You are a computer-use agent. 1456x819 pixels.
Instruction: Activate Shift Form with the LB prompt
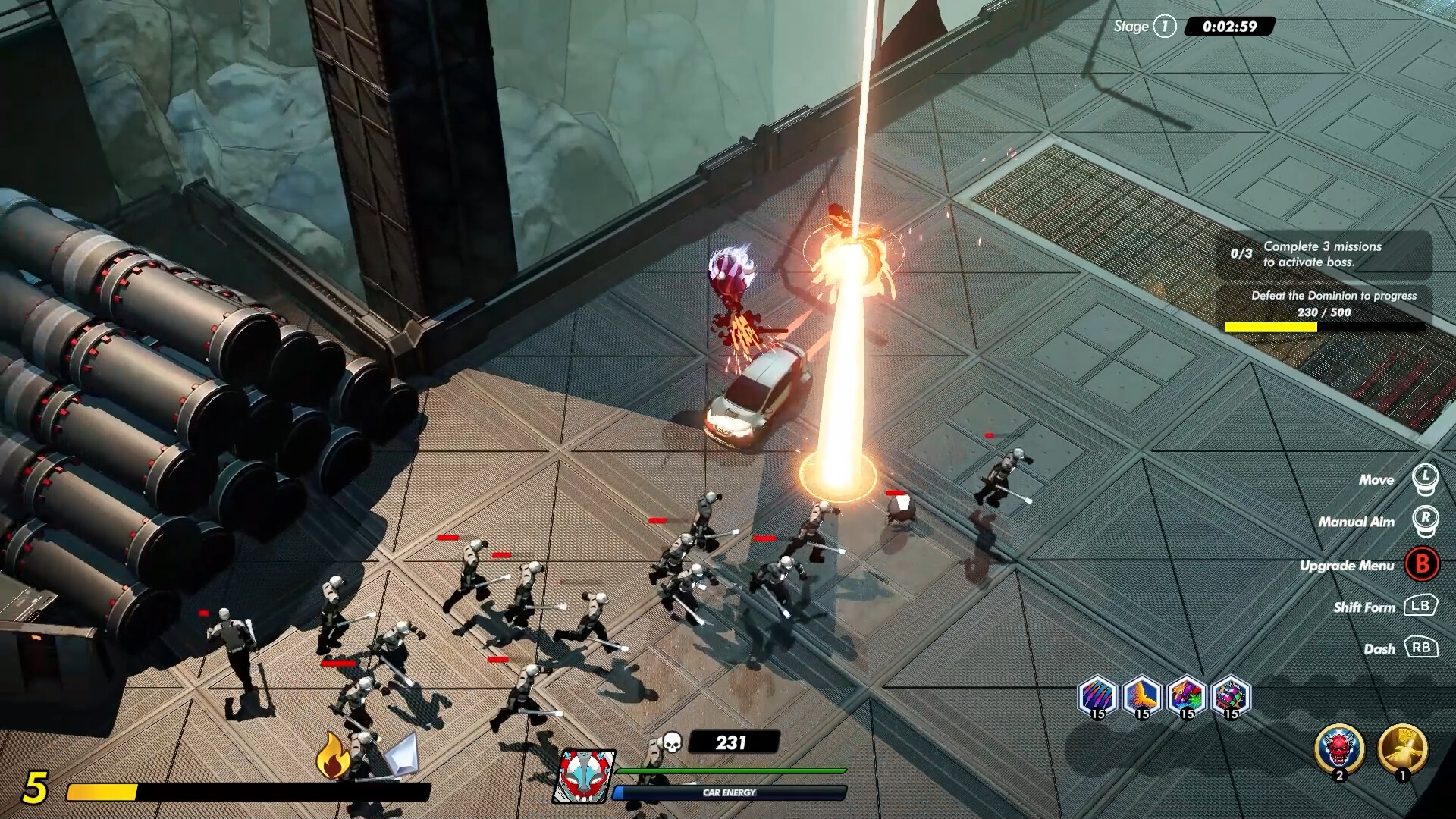(1421, 607)
